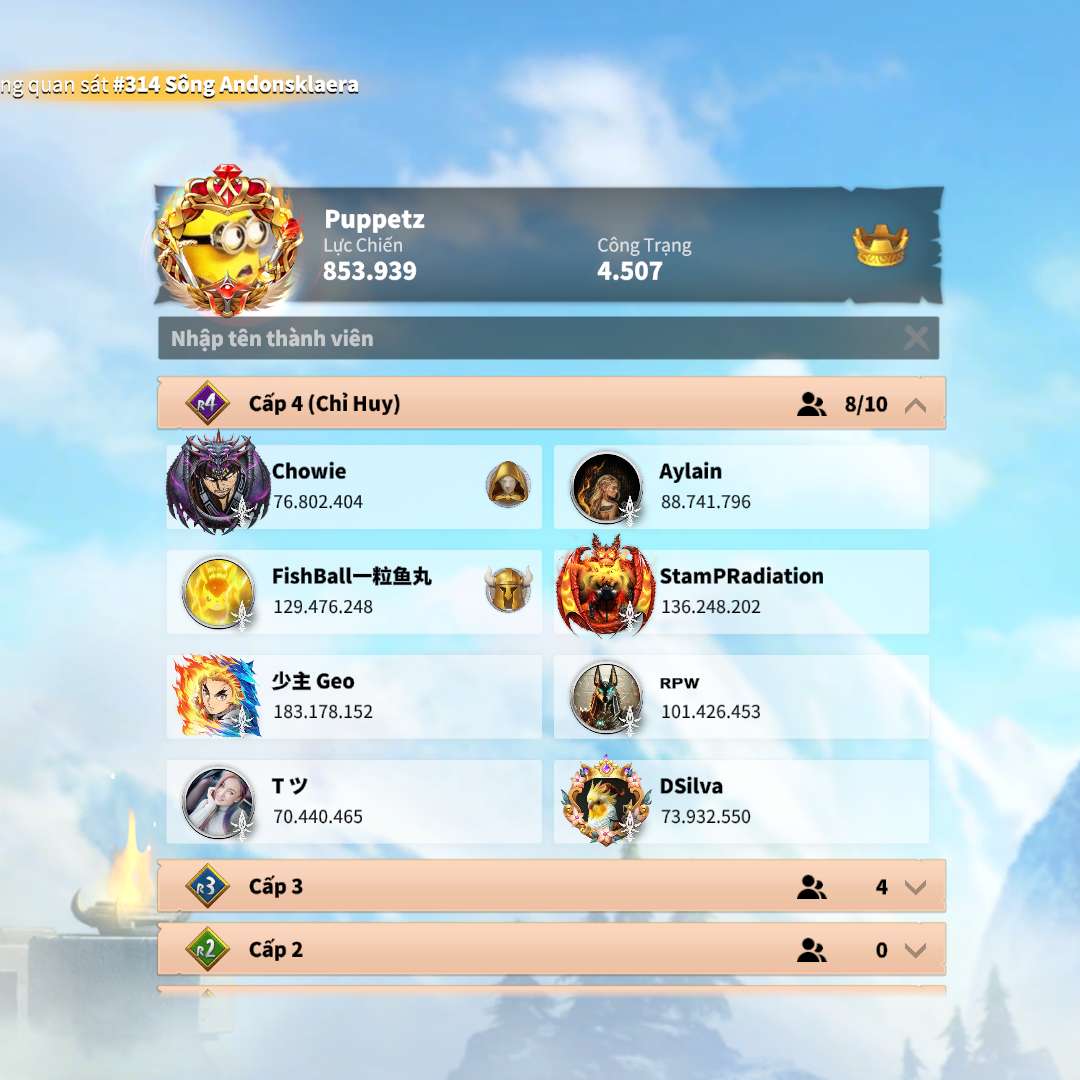Choose member StamPRadiation
This screenshot has width=1080, height=1080.
pyautogui.click(x=741, y=592)
